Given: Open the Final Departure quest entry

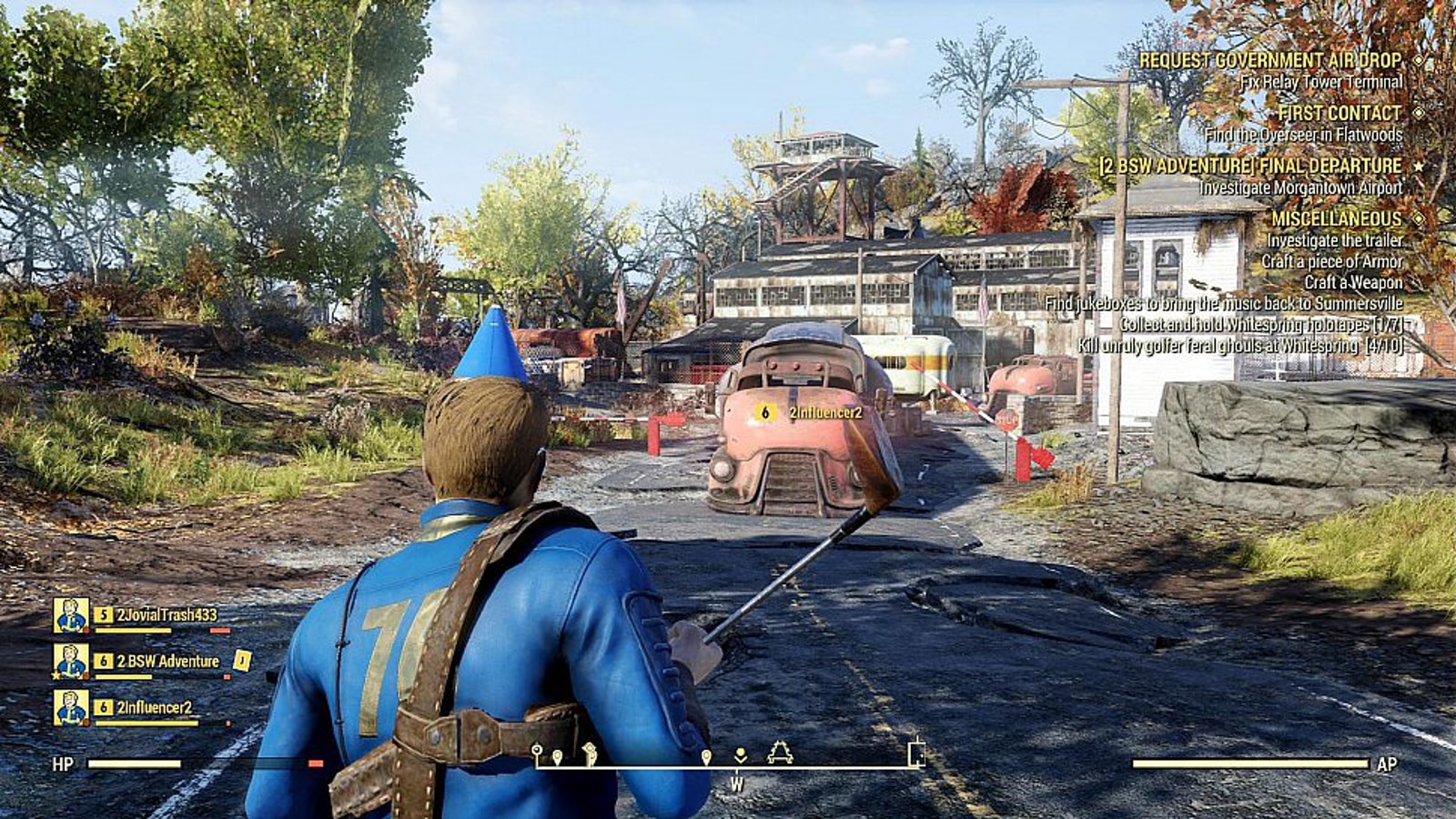Looking at the screenshot, I should [x=1250, y=167].
